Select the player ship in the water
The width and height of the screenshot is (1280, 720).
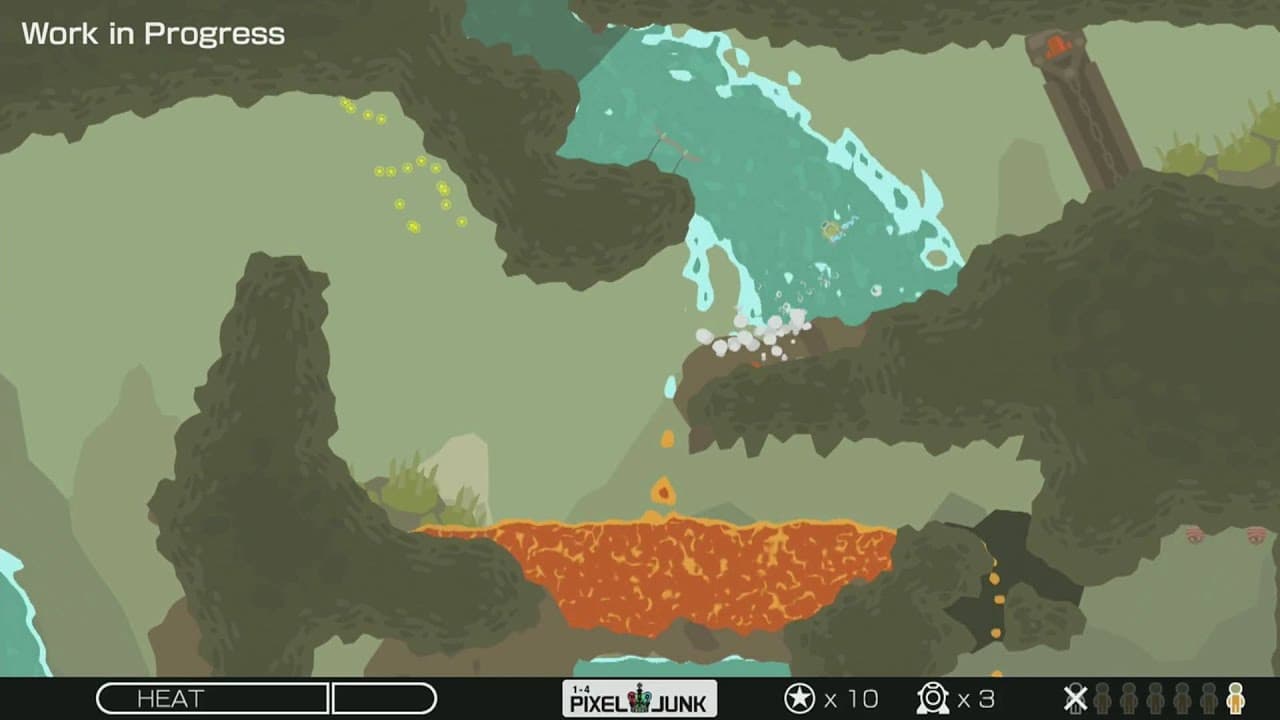click(830, 228)
